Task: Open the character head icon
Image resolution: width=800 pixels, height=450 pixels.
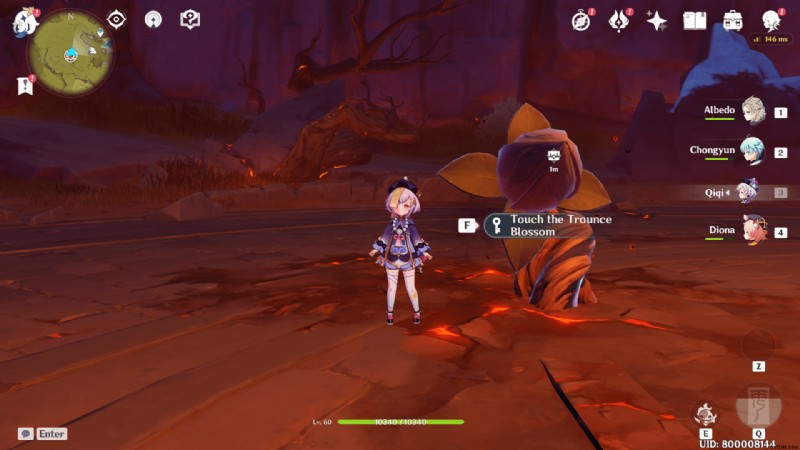Action: tap(771, 20)
